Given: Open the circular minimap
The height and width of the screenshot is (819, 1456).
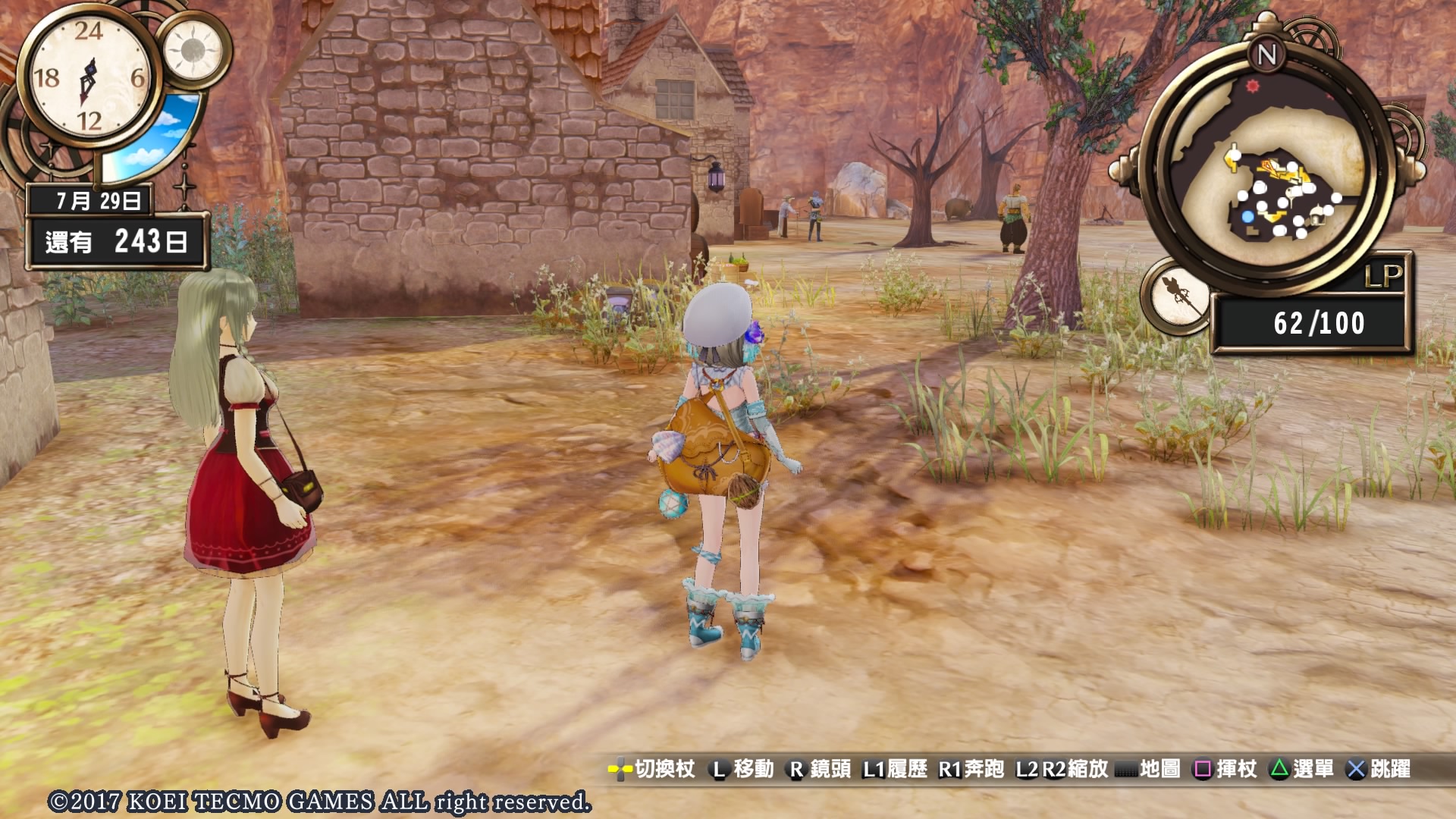Looking at the screenshot, I should pos(1267,173).
